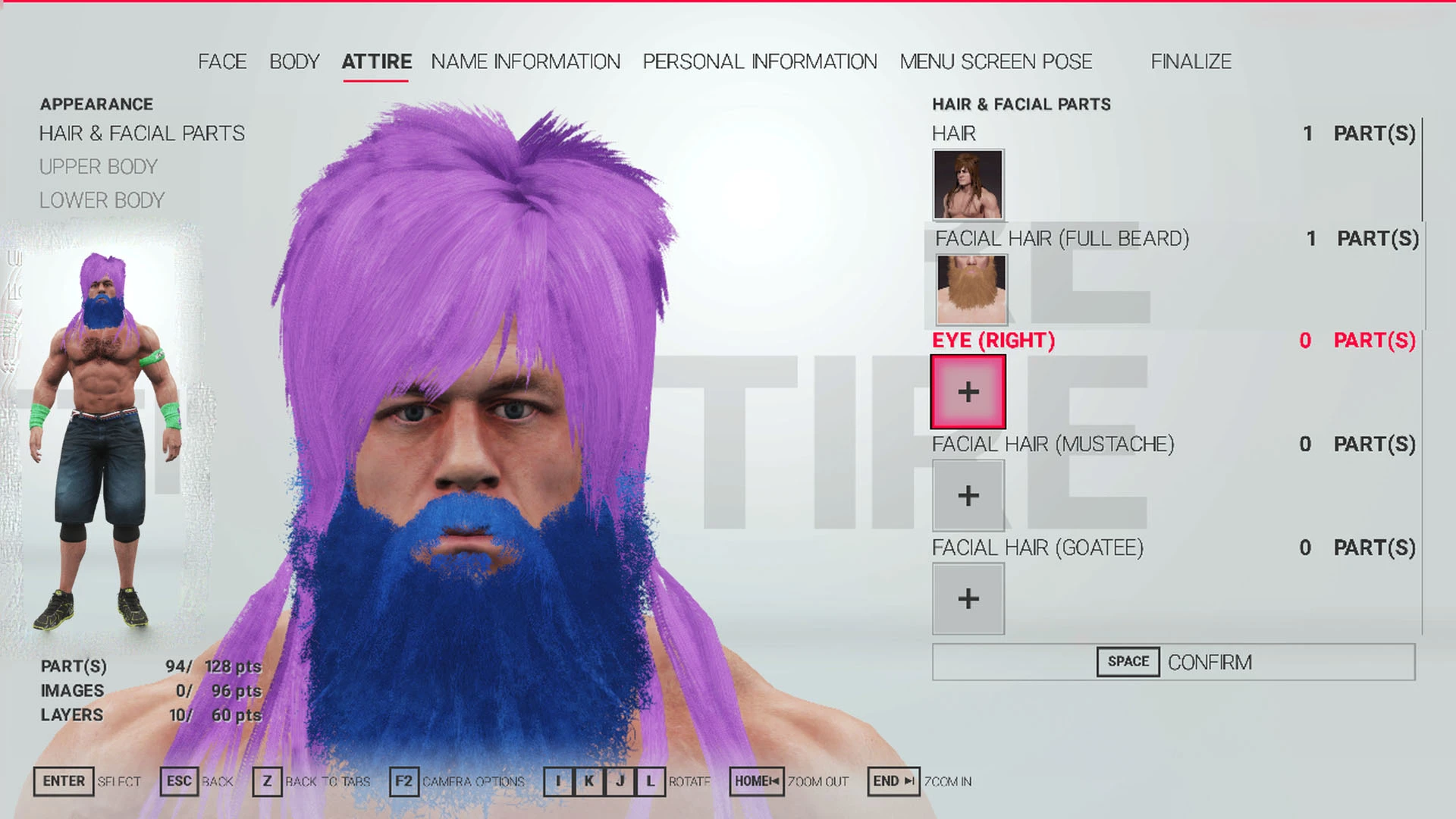Screen dimensions: 1456x819
Task: Select the LOWER BODY appearance category
Action: coord(102,200)
